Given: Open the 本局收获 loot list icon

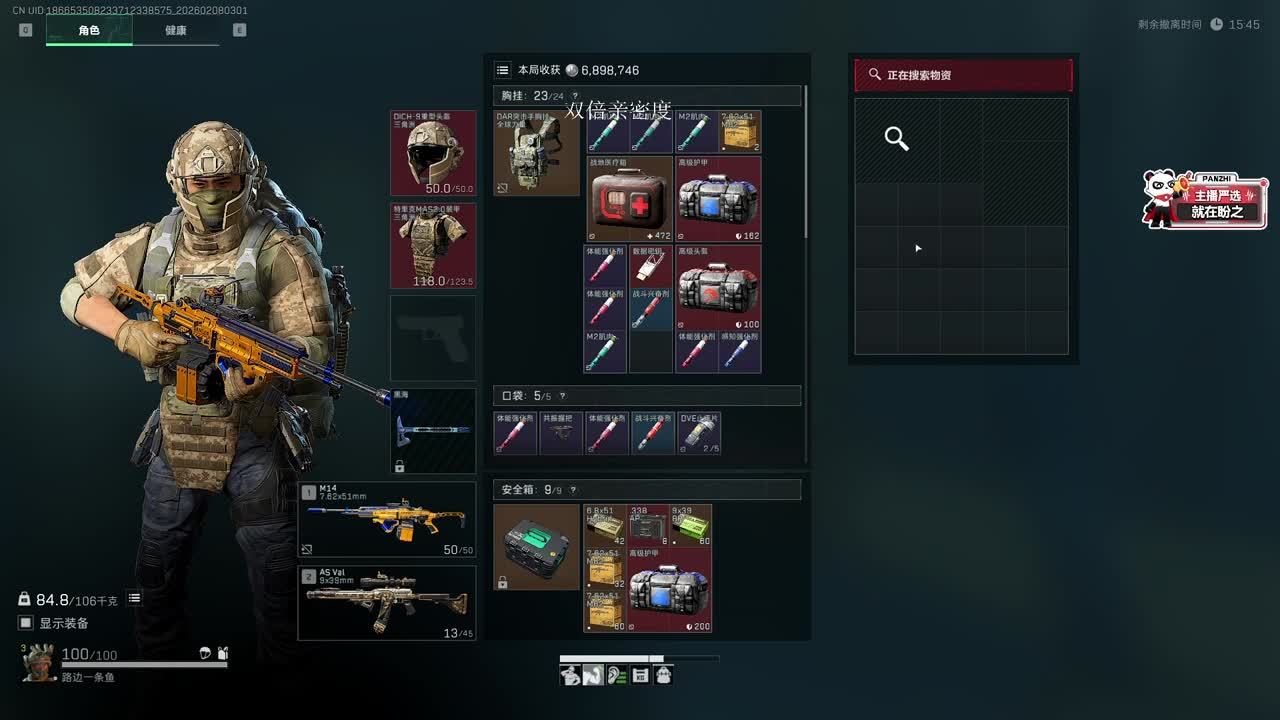Looking at the screenshot, I should [x=503, y=70].
